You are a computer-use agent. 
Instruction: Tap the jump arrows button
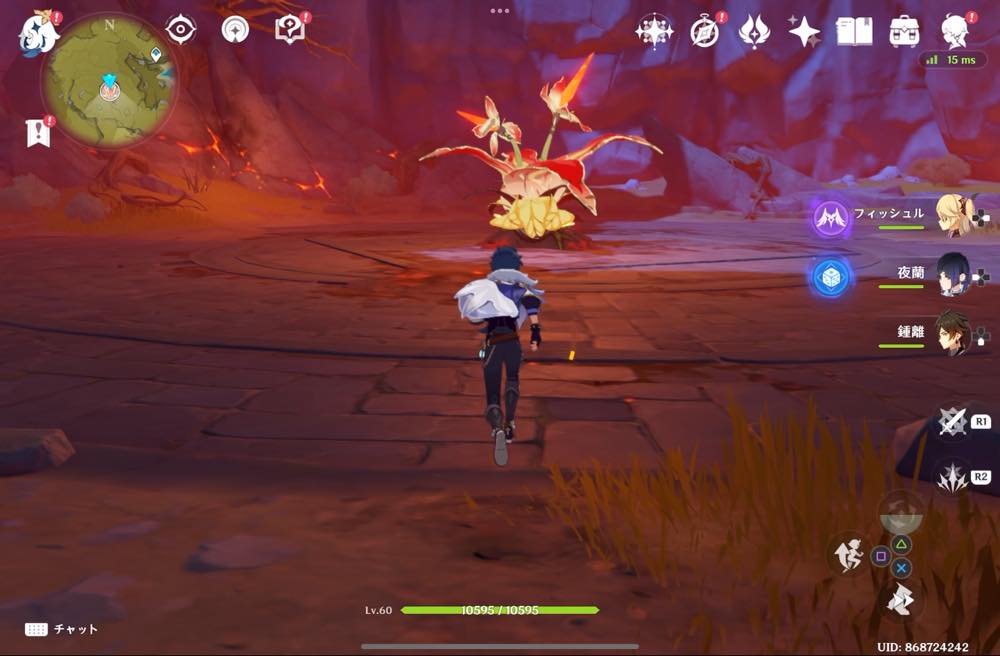pyautogui.click(x=901, y=600)
